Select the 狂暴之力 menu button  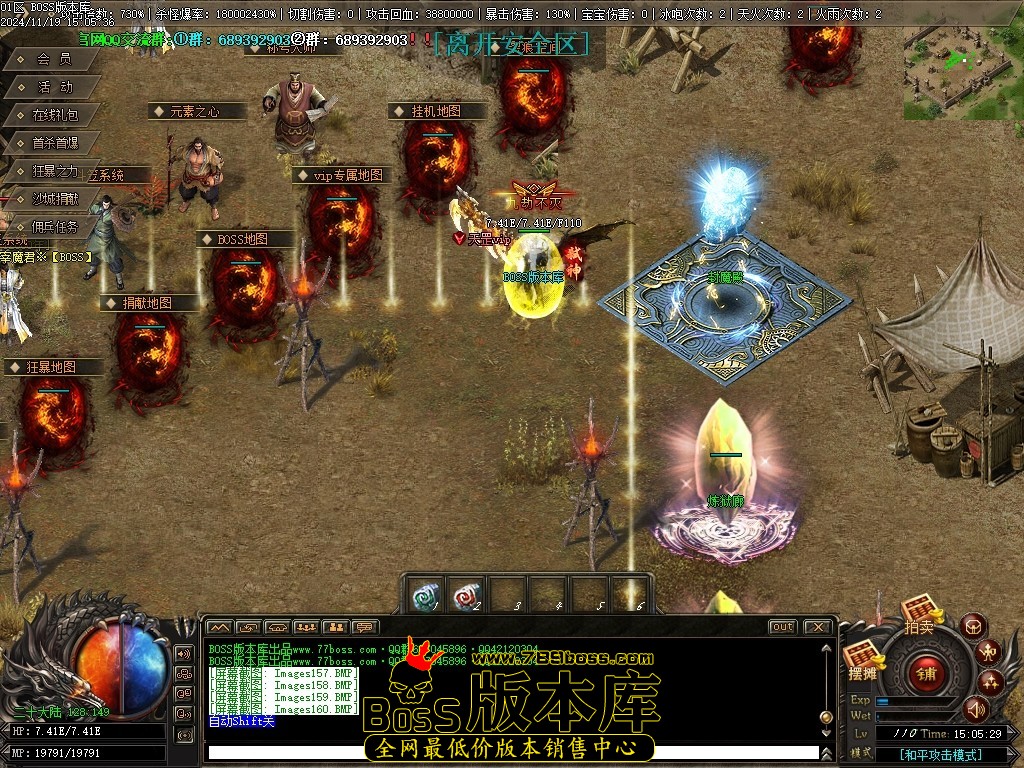(54, 171)
